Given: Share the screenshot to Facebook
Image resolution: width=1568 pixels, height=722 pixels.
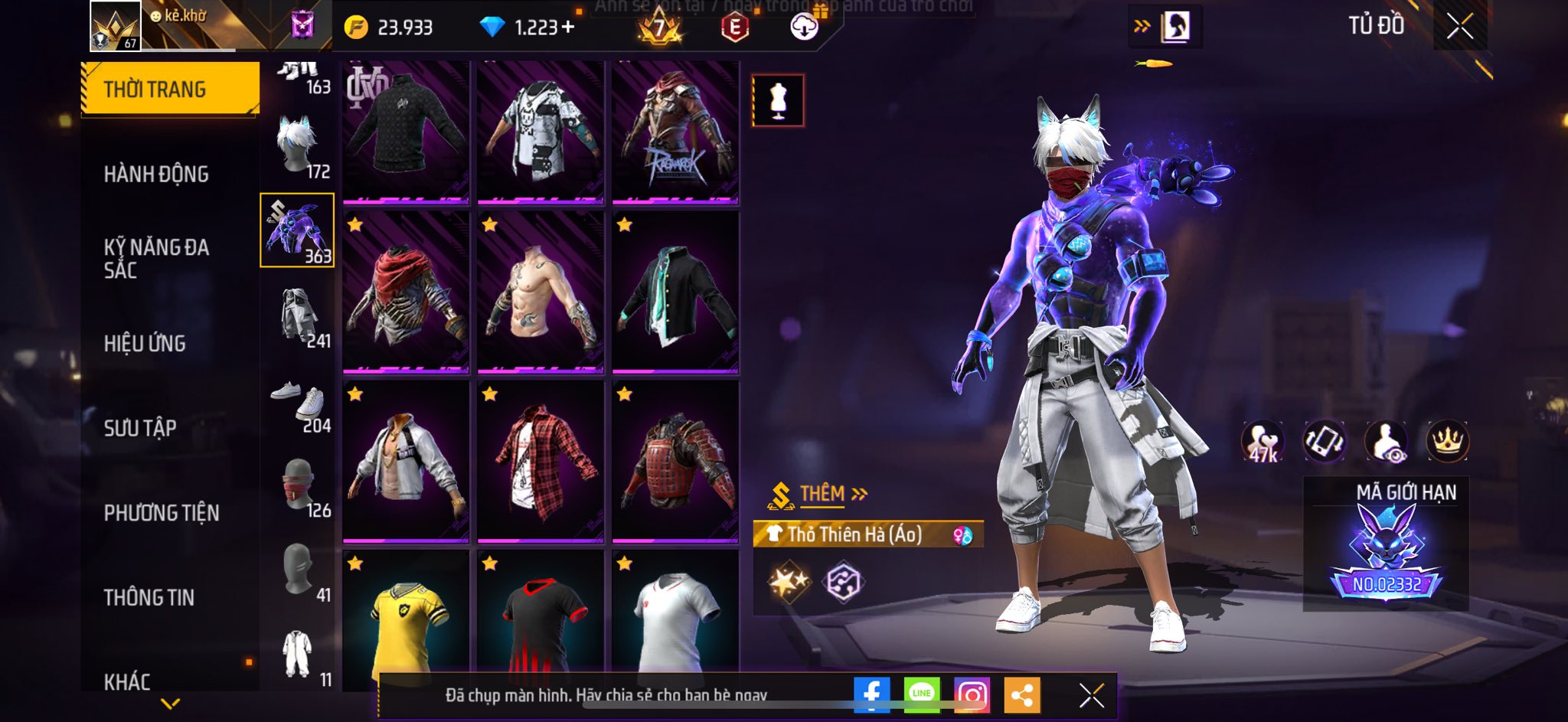Looking at the screenshot, I should click(871, 694).
